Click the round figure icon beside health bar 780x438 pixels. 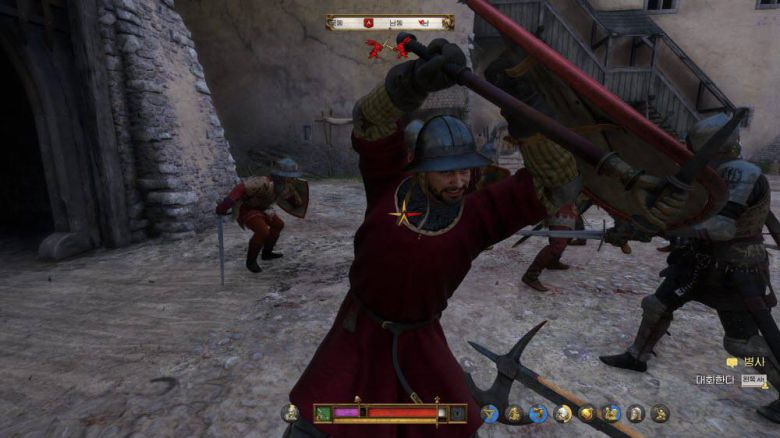coord(290,412)
